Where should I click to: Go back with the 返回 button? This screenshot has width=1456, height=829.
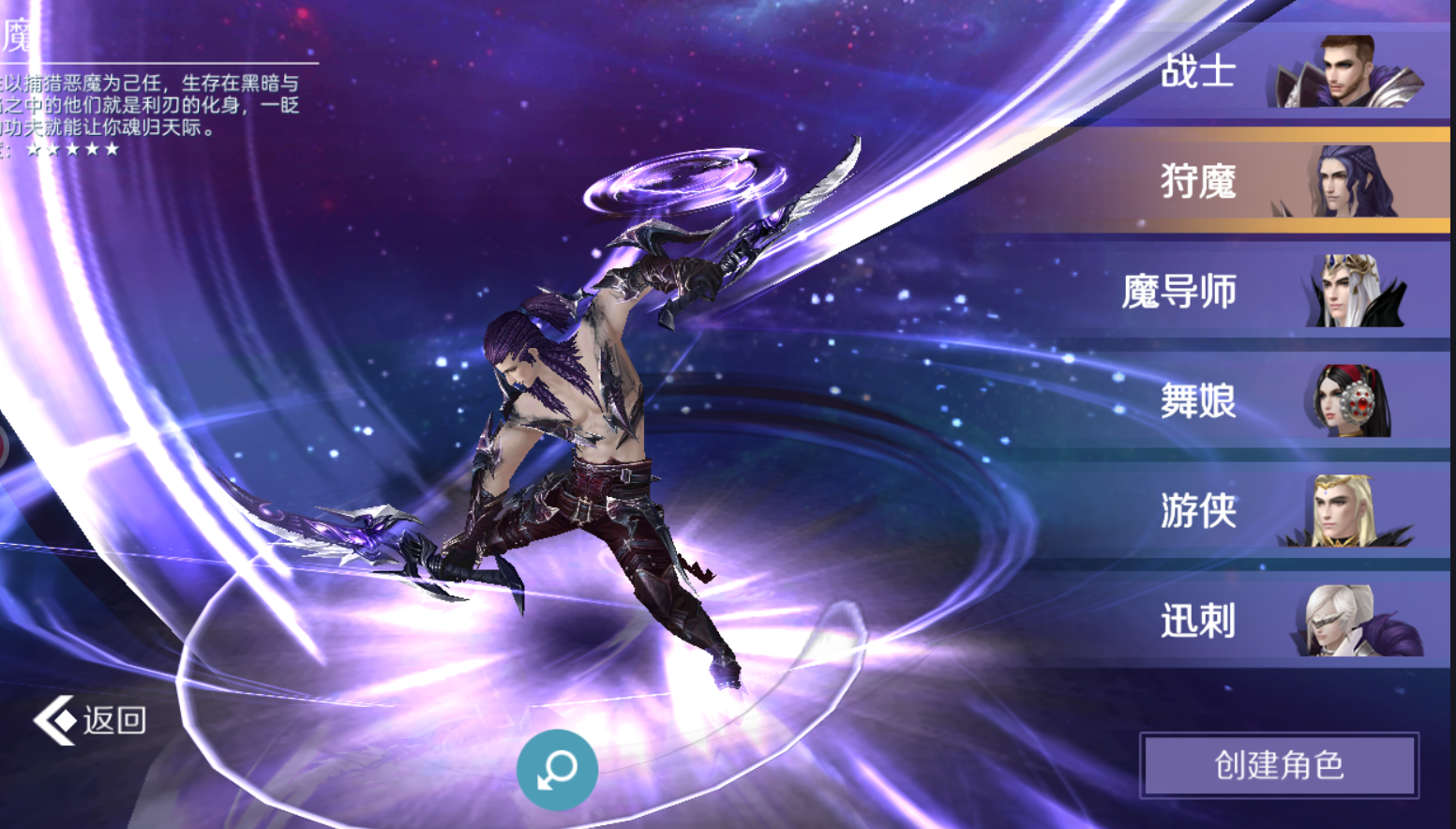(91, 720)
